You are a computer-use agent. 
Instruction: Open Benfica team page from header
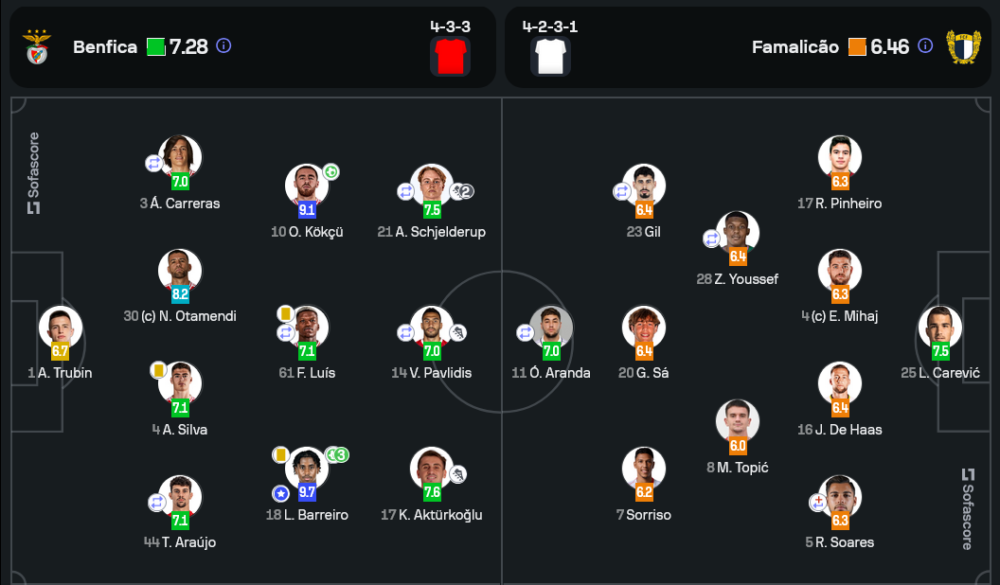(105, 47)
